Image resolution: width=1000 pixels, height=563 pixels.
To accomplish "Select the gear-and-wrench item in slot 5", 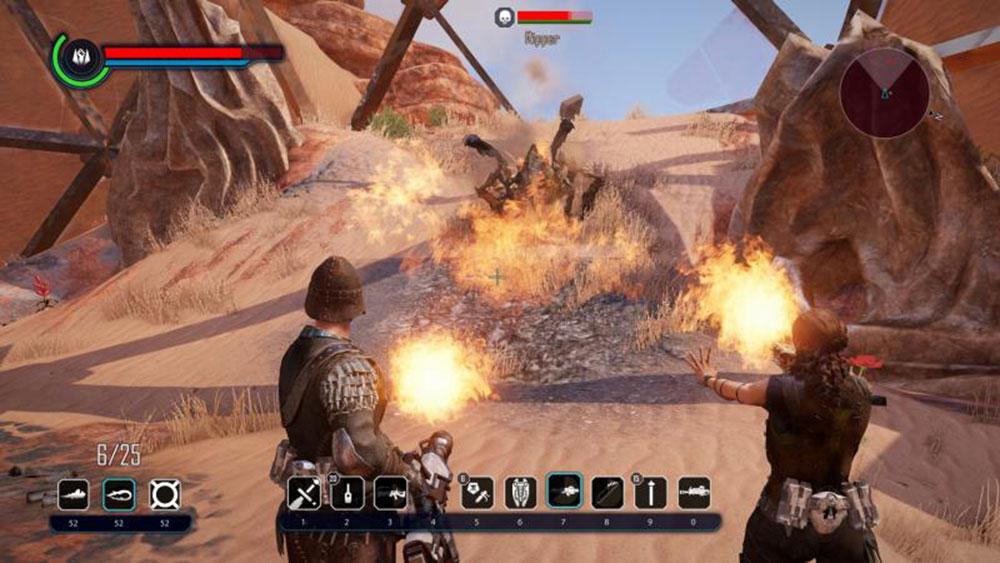I will pos(477,493).
